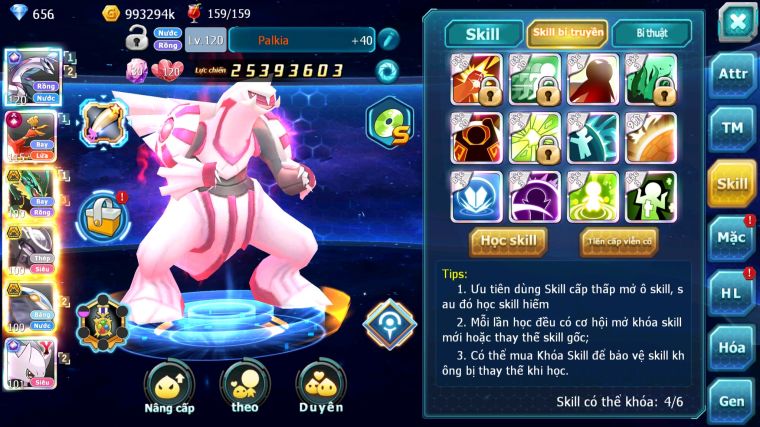Tap the Nâng cấp upgrade button

[169, 385]
